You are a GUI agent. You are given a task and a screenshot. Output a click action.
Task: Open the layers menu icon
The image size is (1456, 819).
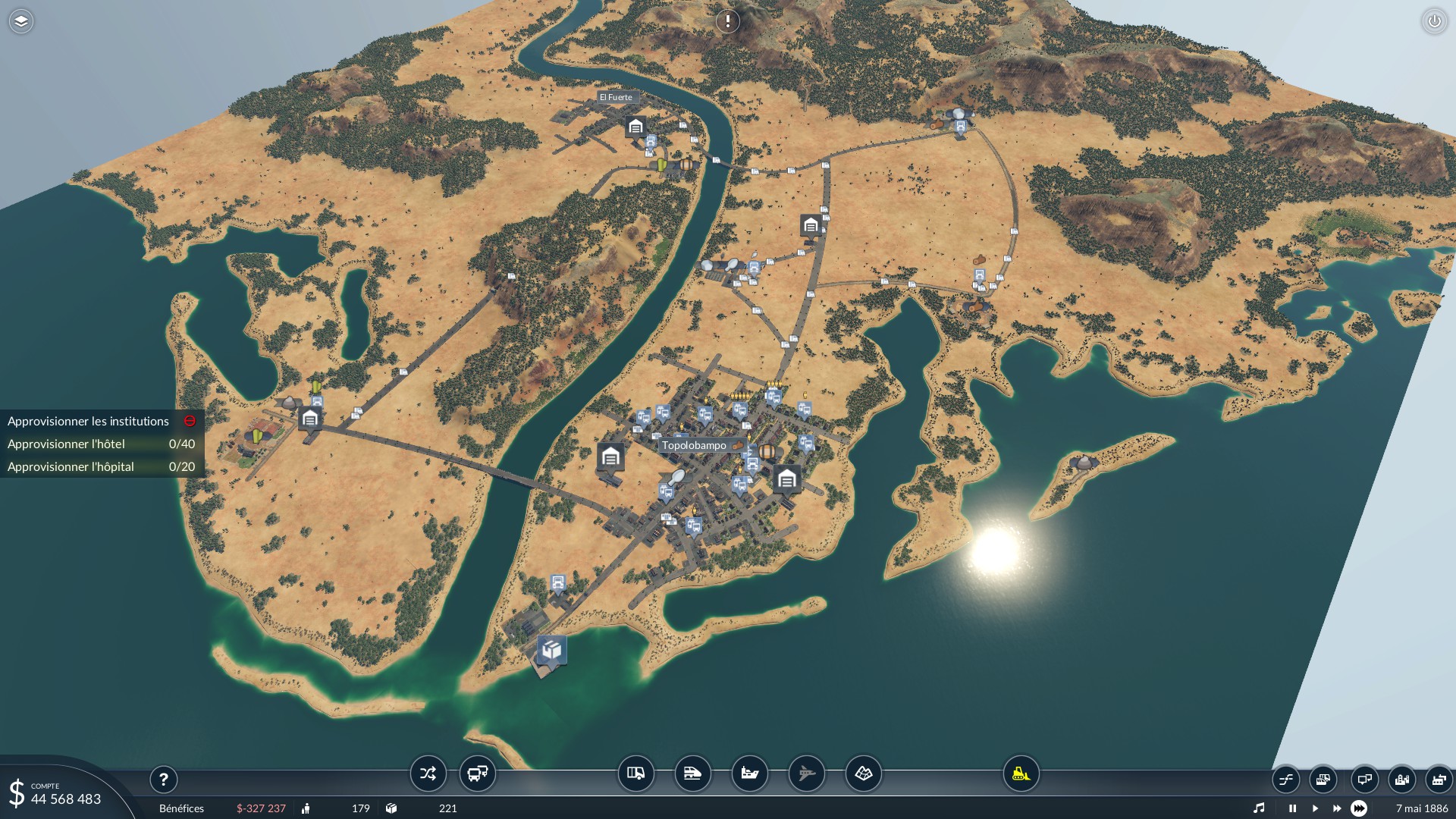[21, 21]
